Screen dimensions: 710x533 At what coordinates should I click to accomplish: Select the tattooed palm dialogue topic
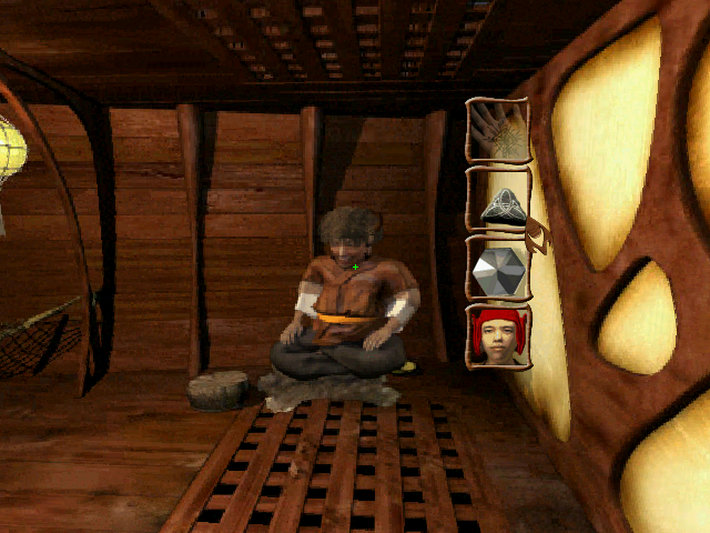[x=498, y=130]
